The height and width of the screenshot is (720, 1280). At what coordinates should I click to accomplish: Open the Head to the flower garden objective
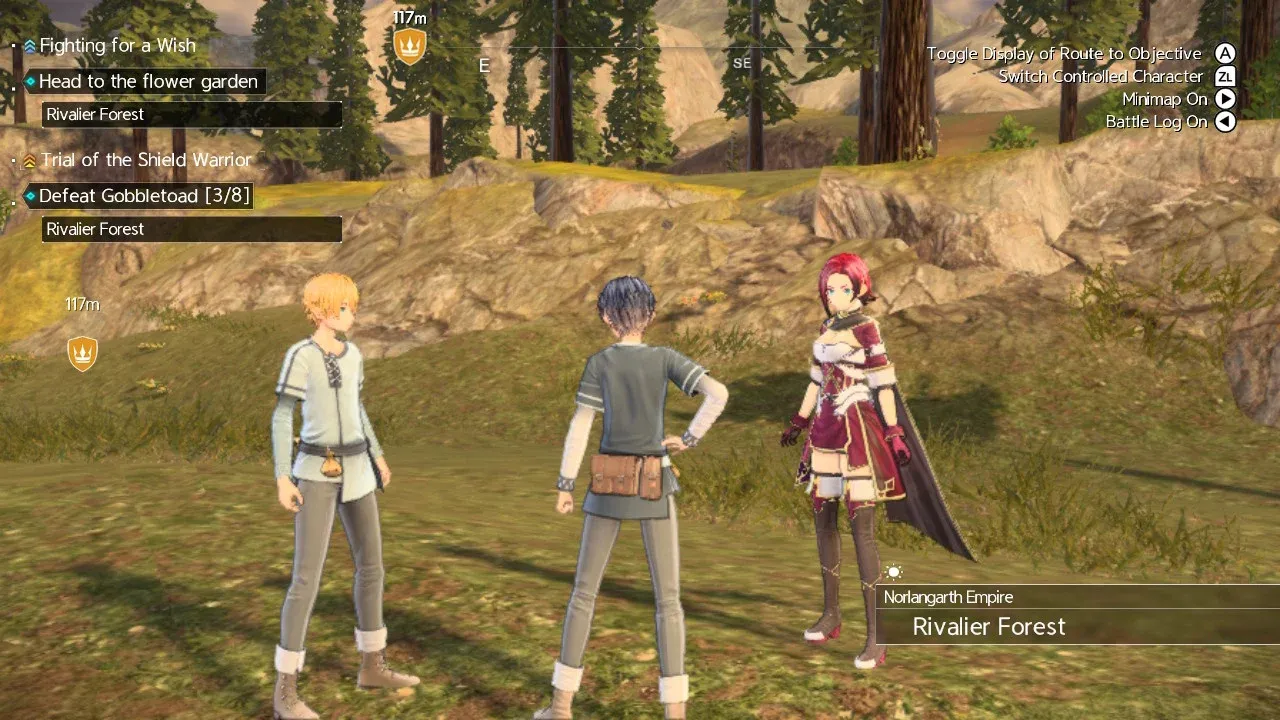[x=147, y=82]
